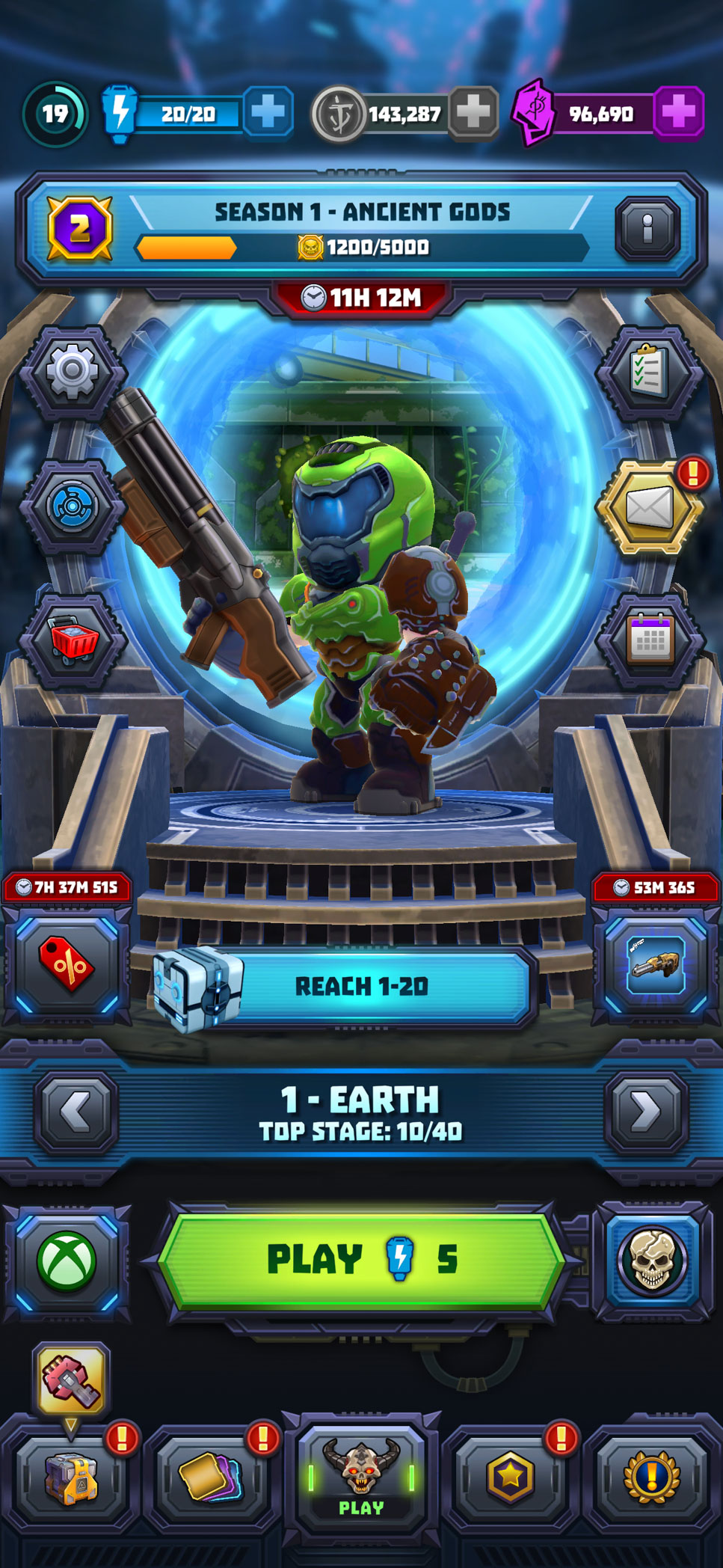Open the settings gear icon
Image resolution: width=723 pixels, height=1568 pixels.
click(73, 371)
